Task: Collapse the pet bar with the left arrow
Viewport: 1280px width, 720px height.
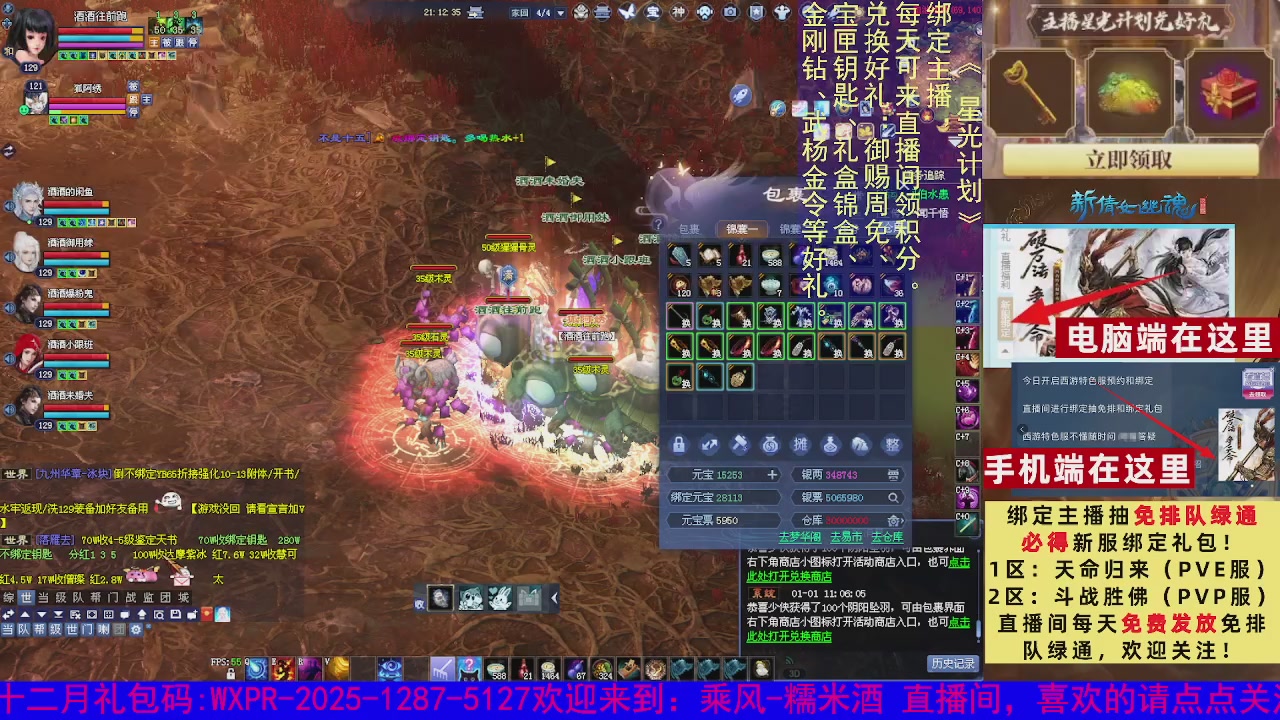Action: (554, 598)
